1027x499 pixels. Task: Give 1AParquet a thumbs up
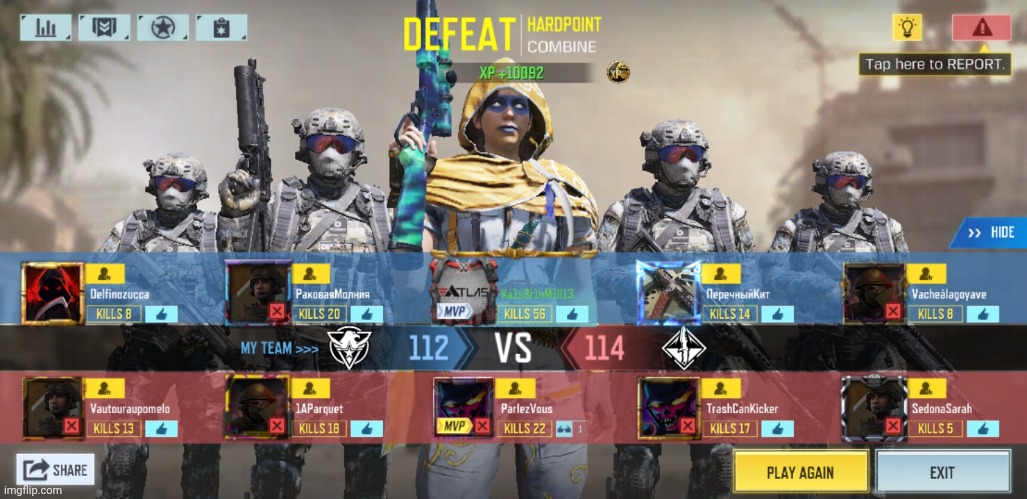point(365,429)
